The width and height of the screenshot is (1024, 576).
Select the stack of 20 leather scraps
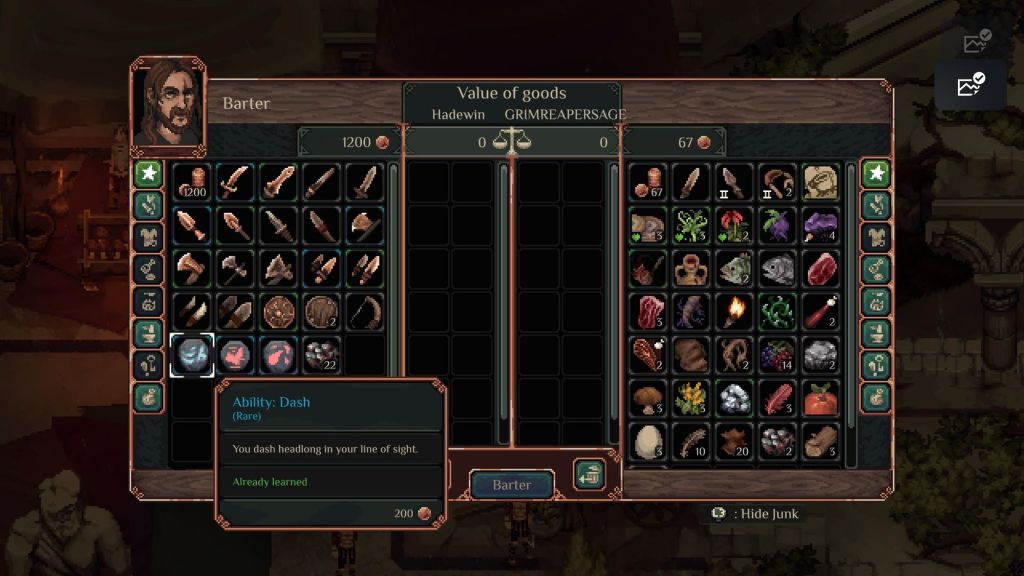pyautogui.click(x=735, y=441)
